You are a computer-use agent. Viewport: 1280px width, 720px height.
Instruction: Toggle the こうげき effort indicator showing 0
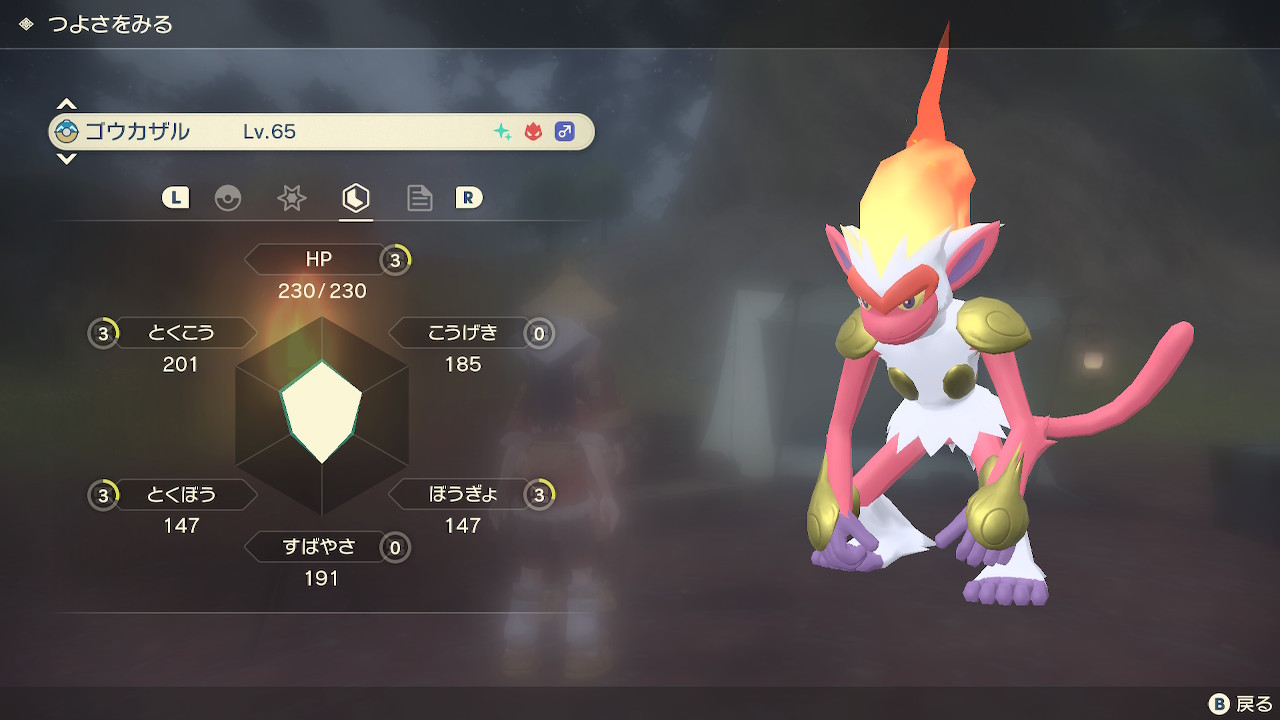[x=539, y=333]
